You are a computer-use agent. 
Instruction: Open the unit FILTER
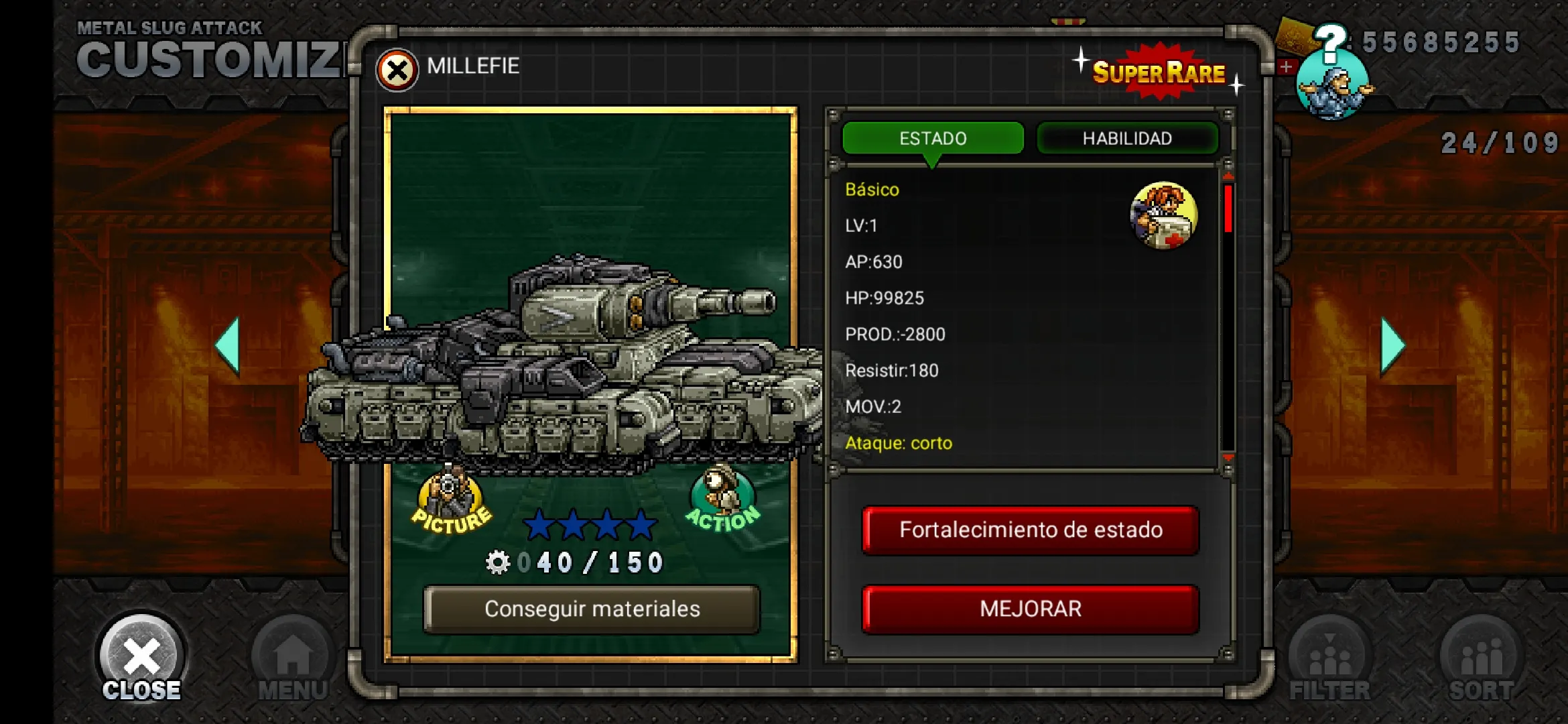click(x=1330, y=660)
